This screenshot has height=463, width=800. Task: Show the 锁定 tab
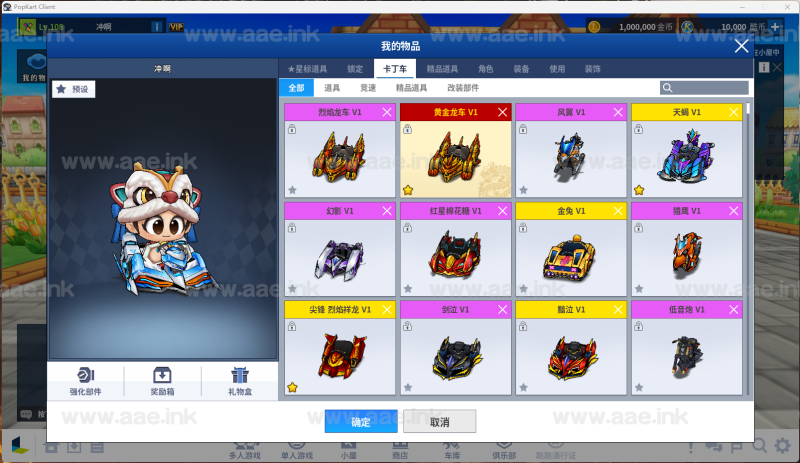pyautogui.click(x=354, y=69)
